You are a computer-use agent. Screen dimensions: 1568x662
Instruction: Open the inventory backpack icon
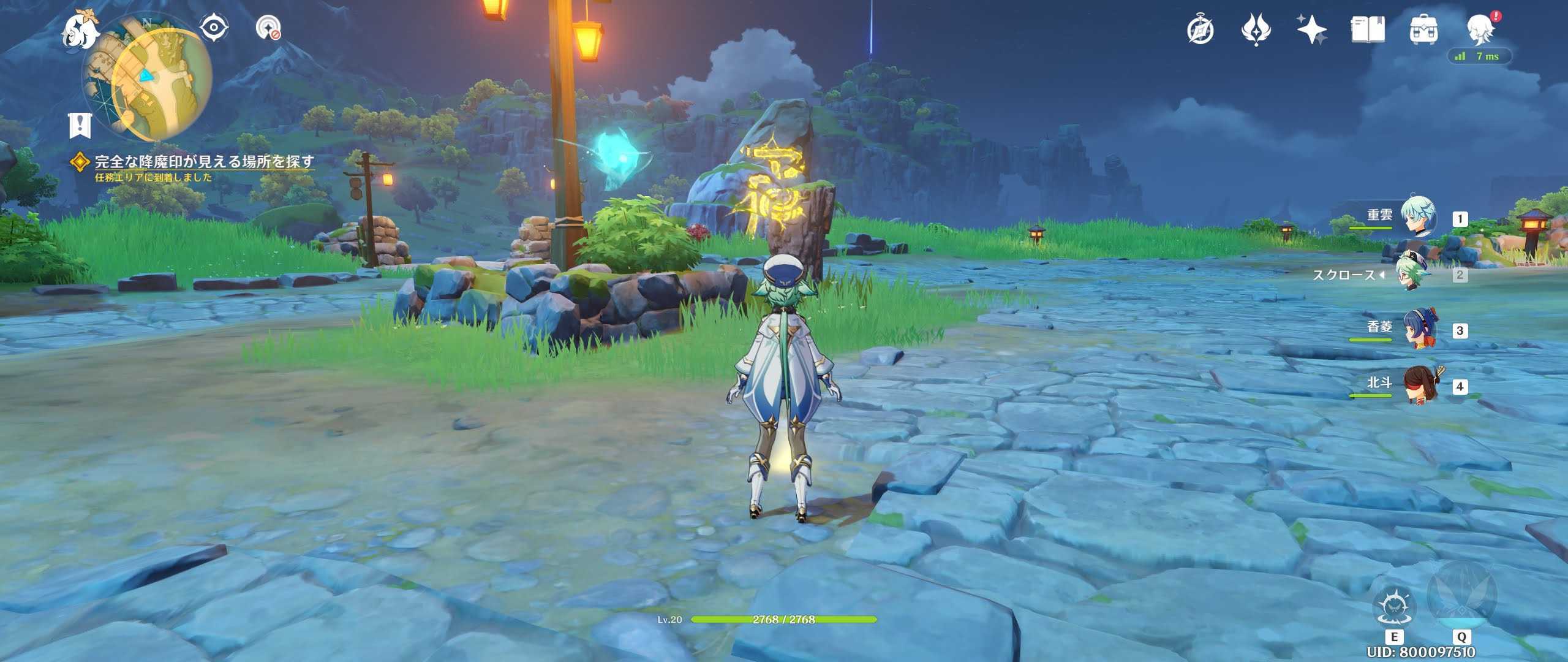[x=1427, y=29]
